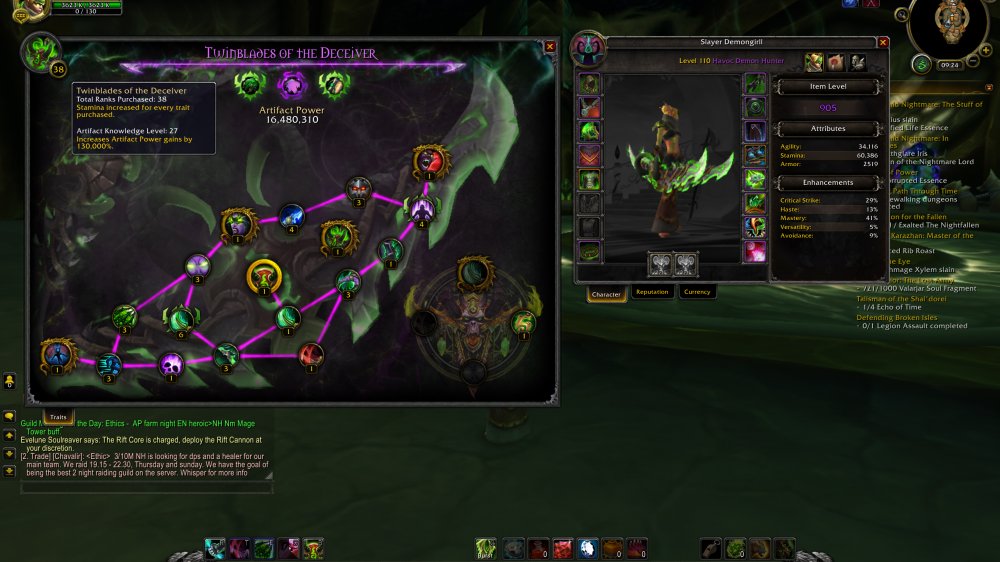The height and width of the screenshot is (562, 1000).
Task: Select the Character tab
Action: [607, 294]
